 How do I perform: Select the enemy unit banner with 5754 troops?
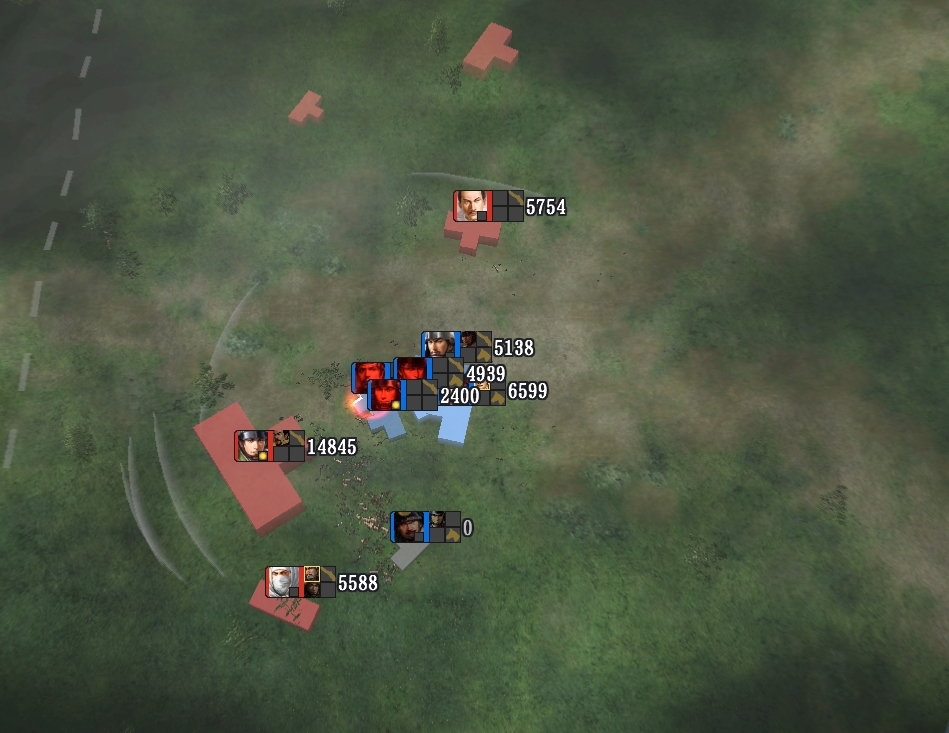pyautogui.click(x=488, y=206)
